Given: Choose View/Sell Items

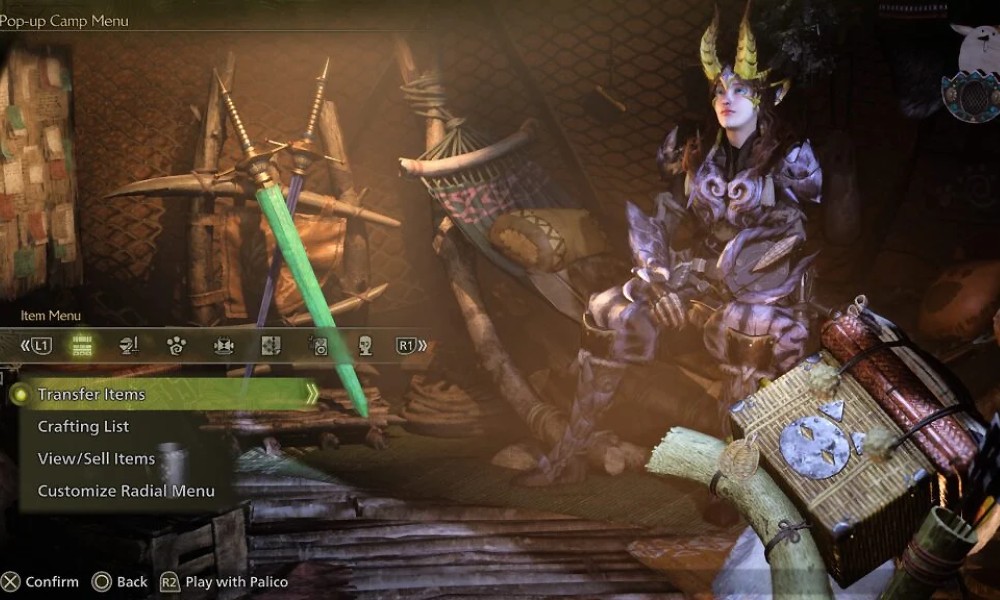Looking at the screenshot, I should [96, 459].
